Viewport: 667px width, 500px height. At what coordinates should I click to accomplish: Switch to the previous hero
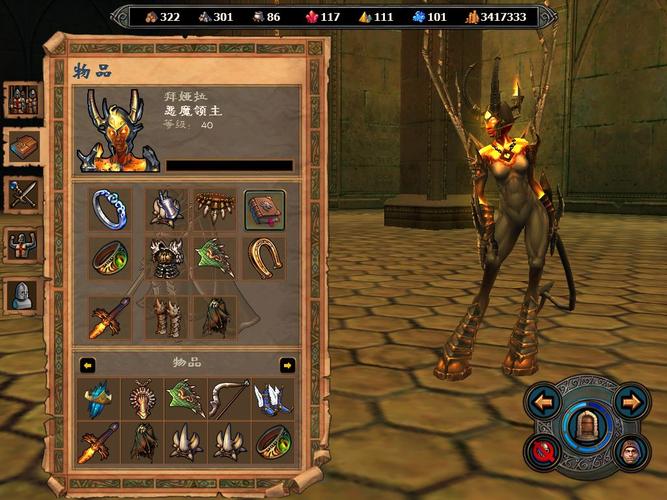pos(544,403)
